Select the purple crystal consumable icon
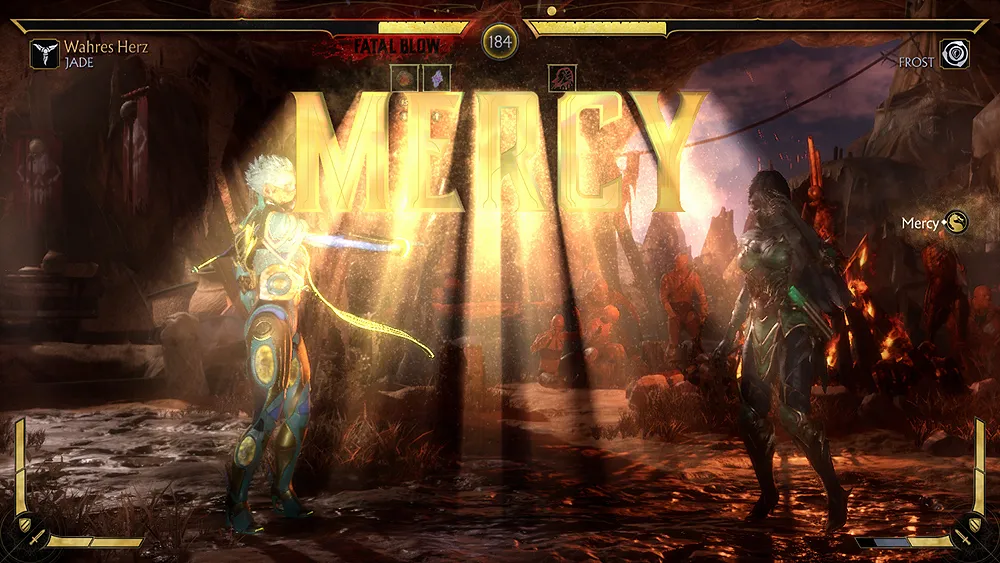This screenshot has width=1000, height=563. [436, 78]
